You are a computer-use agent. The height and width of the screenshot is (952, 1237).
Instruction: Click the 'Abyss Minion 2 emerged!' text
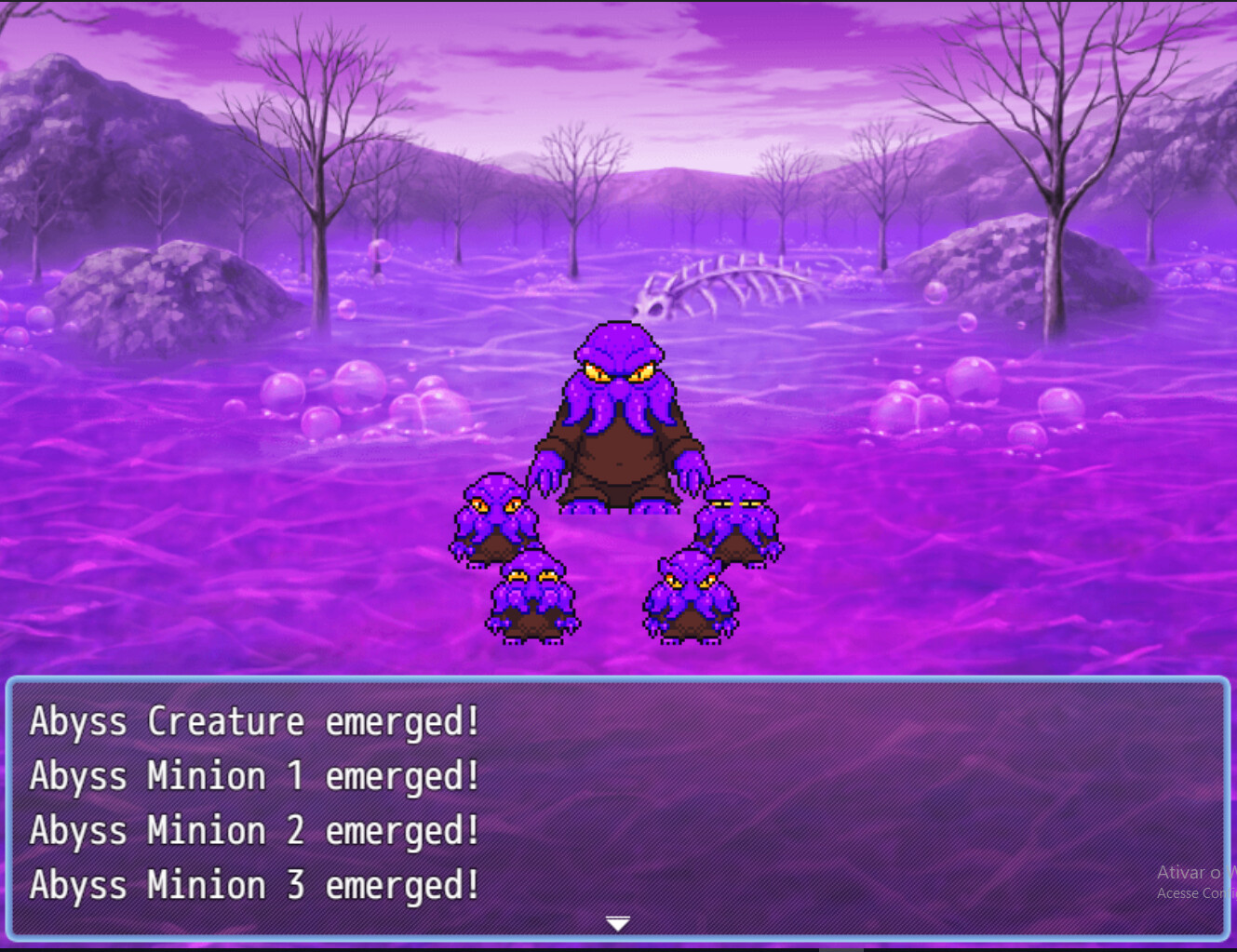click(253, 830)
